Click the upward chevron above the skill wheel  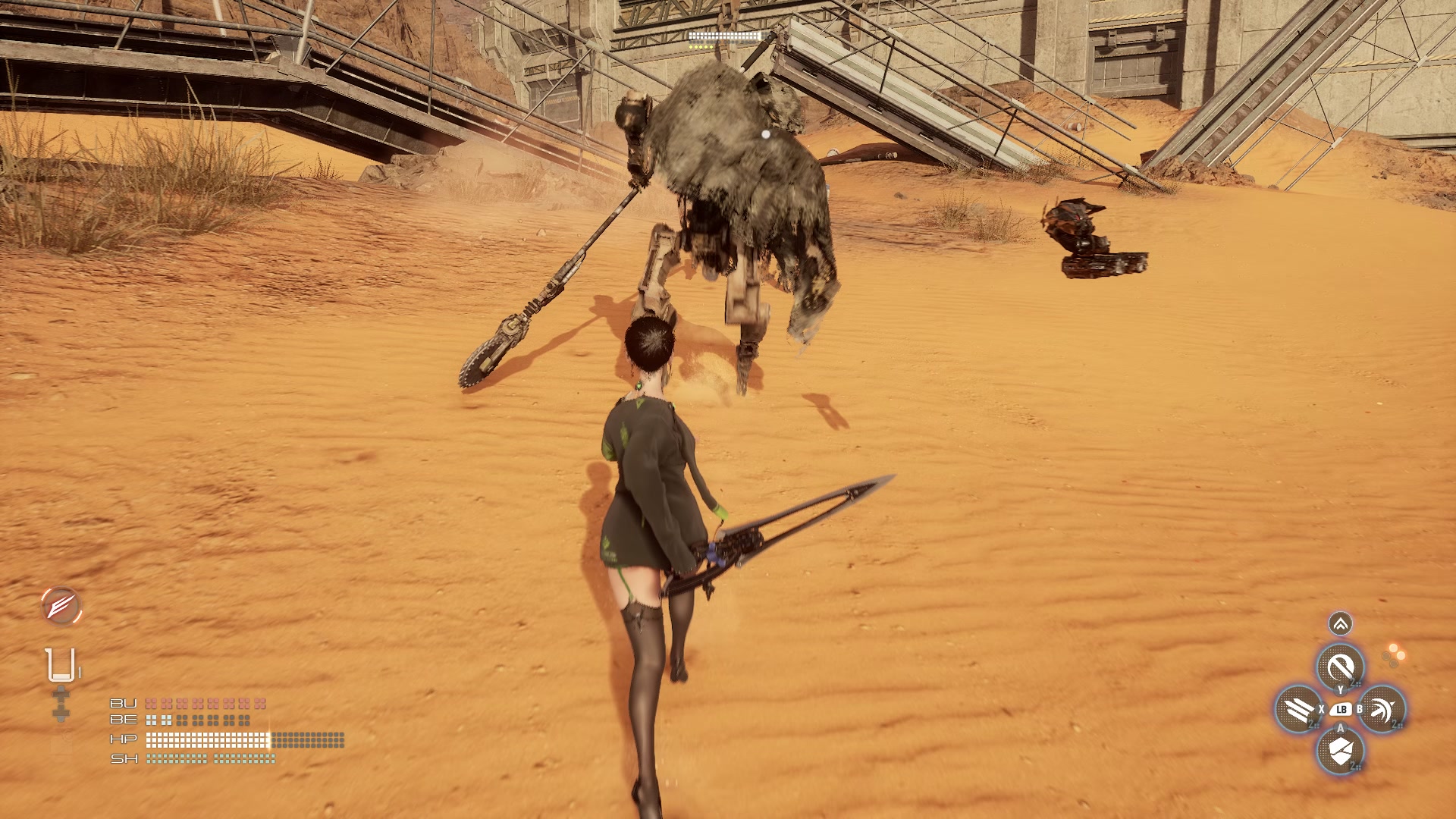(x=1340, y=623)
